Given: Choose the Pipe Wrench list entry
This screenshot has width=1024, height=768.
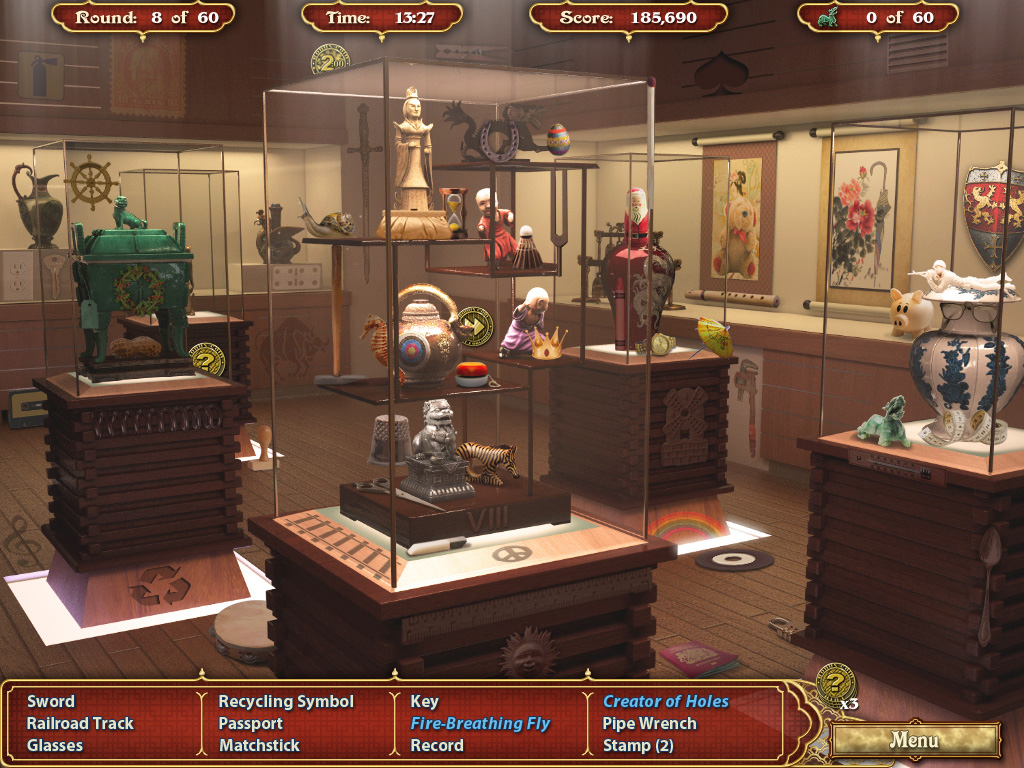Looking at the screenshot, I should [x=650, y=723].
